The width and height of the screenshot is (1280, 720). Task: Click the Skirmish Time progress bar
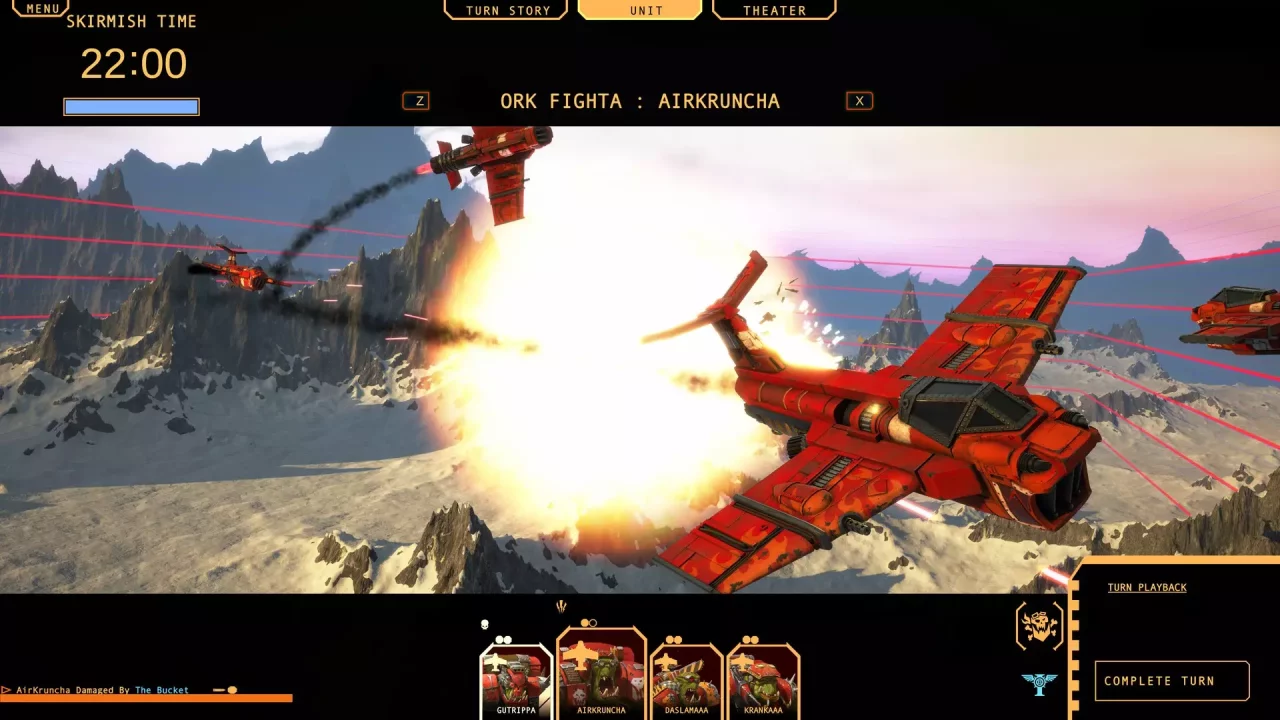[131, 106]
